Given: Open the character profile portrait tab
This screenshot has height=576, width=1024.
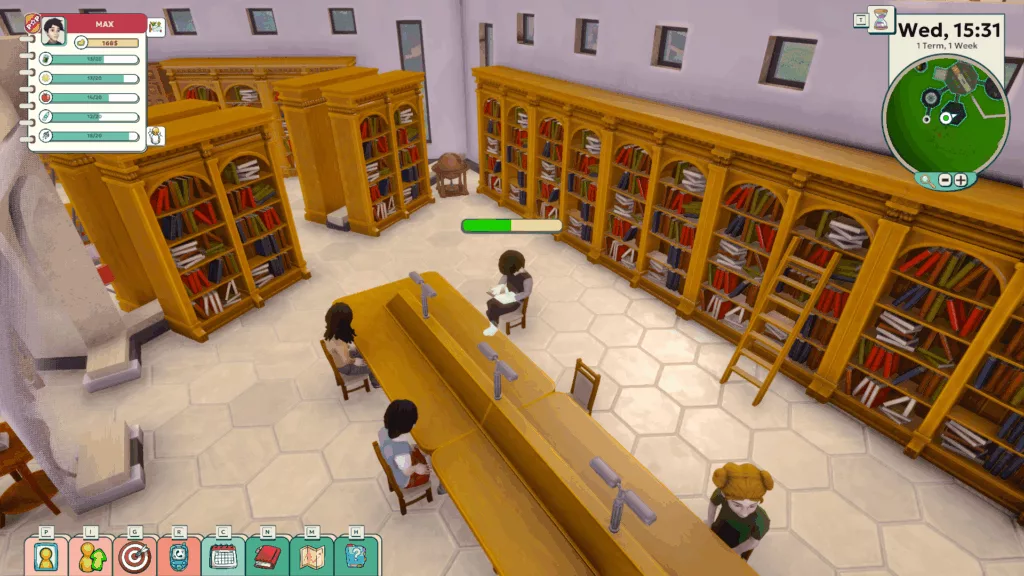Looking at the screenshot, I should 47,556.
